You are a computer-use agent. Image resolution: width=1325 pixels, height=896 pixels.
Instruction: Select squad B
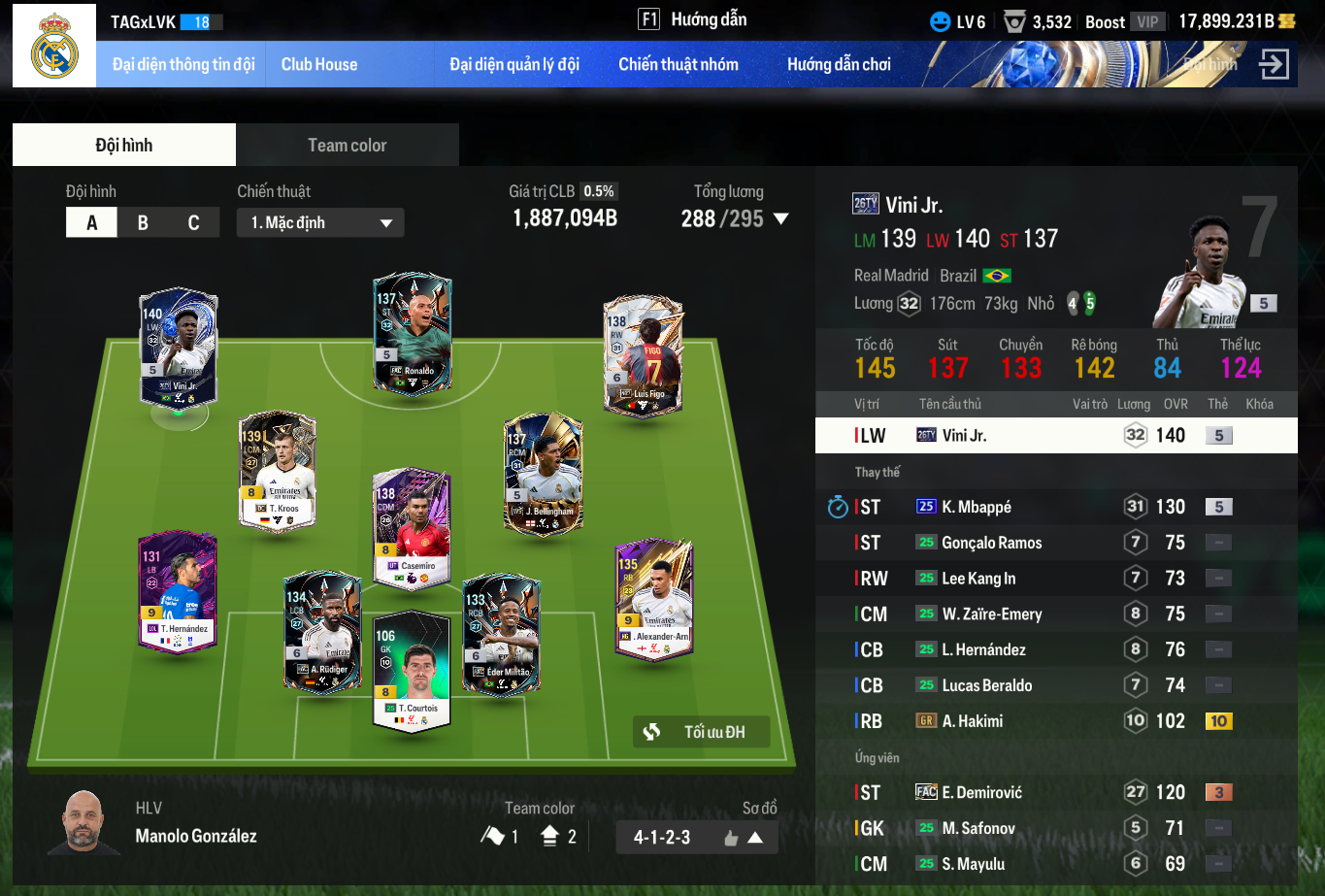tap(143, 223)
